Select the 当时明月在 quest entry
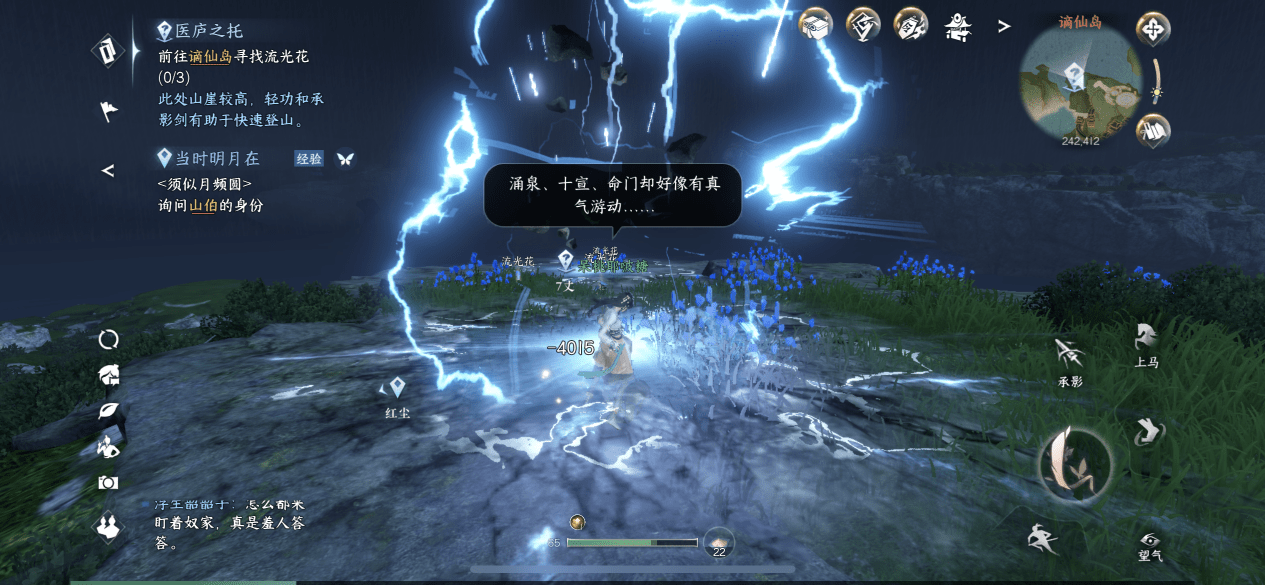 coord(216,158)
